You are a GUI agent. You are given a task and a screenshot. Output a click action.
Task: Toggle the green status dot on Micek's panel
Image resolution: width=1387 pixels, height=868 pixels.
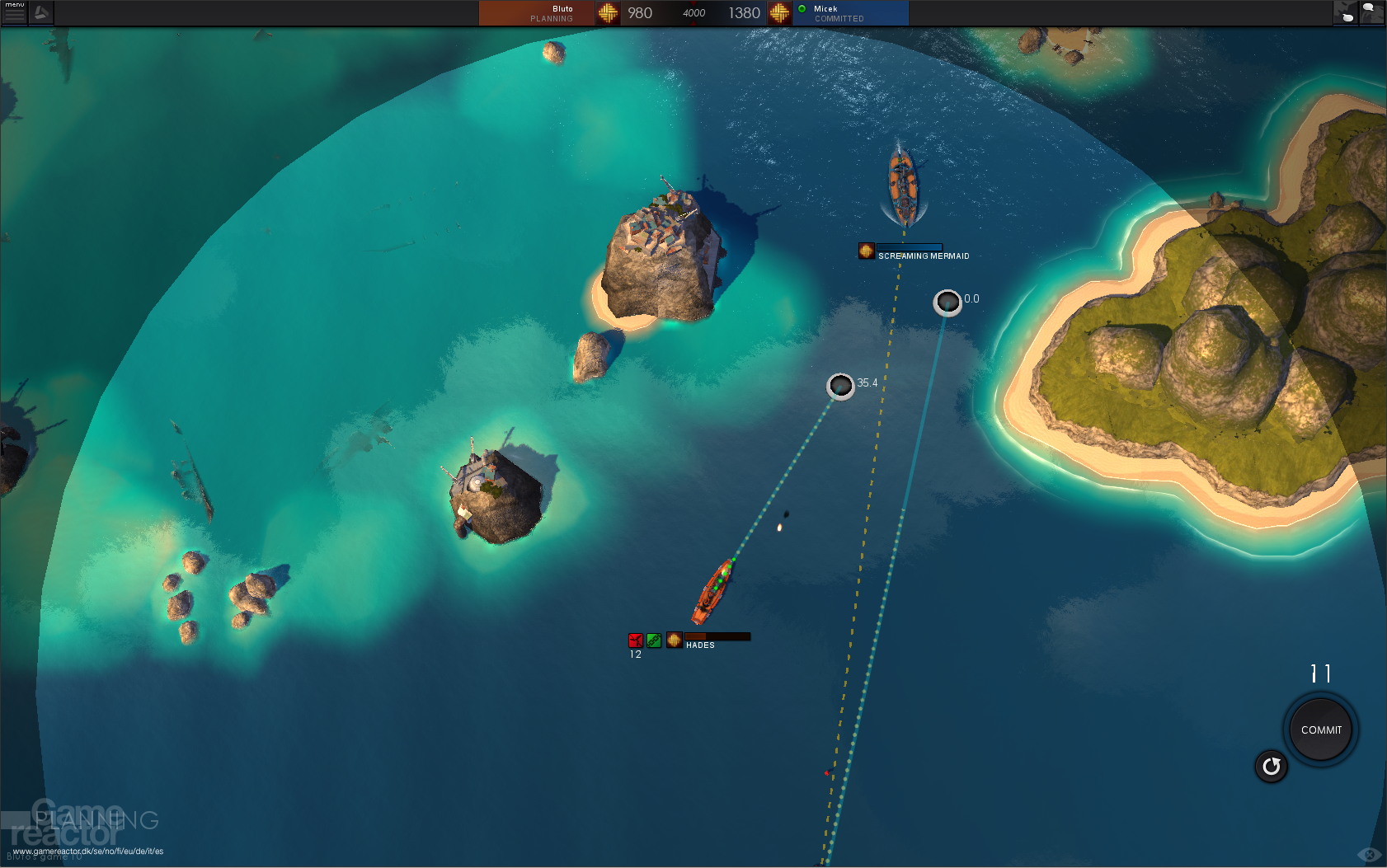pos(801,9)
